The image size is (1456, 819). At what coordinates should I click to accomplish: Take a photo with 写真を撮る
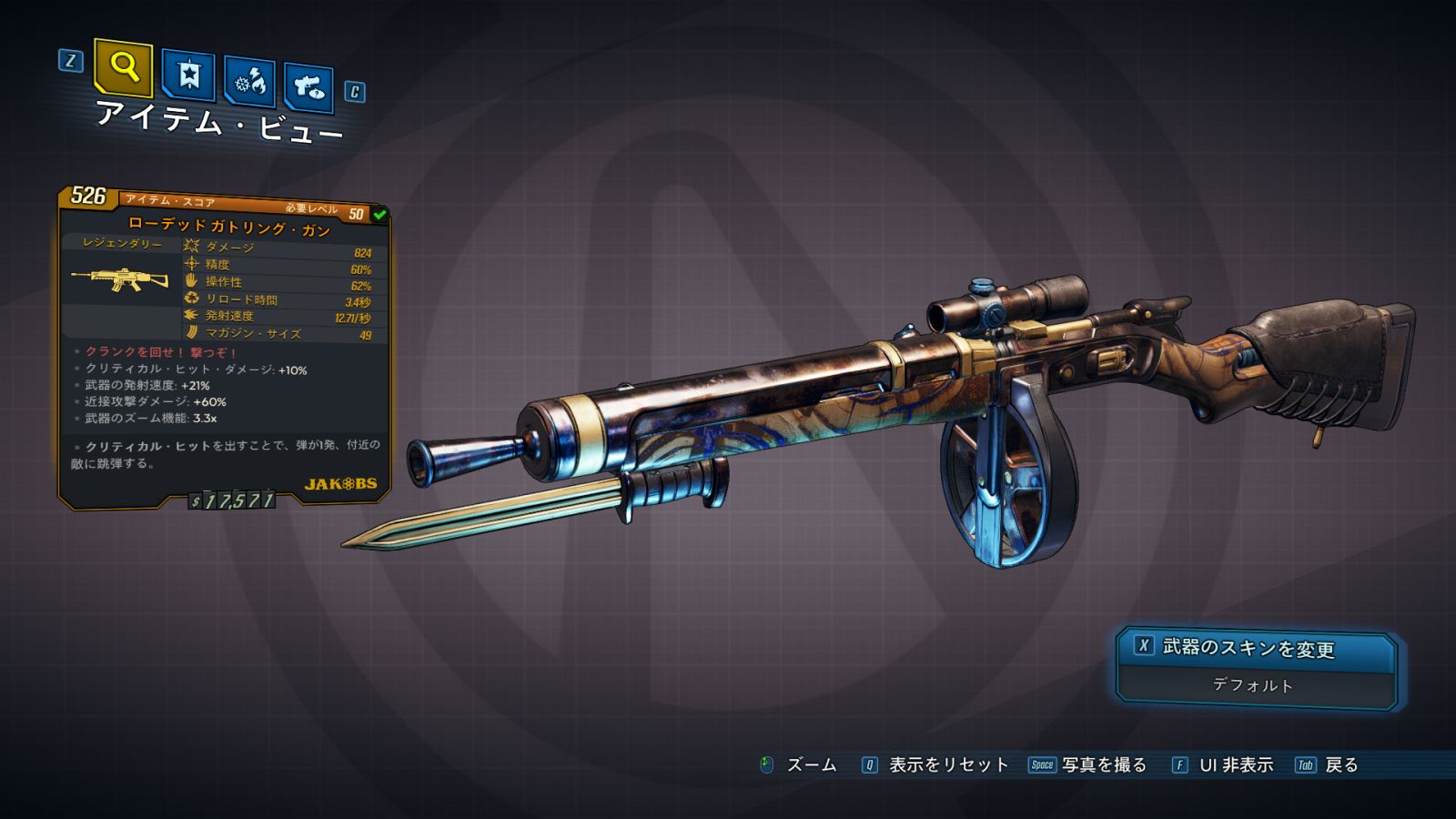pos(1102,765)
